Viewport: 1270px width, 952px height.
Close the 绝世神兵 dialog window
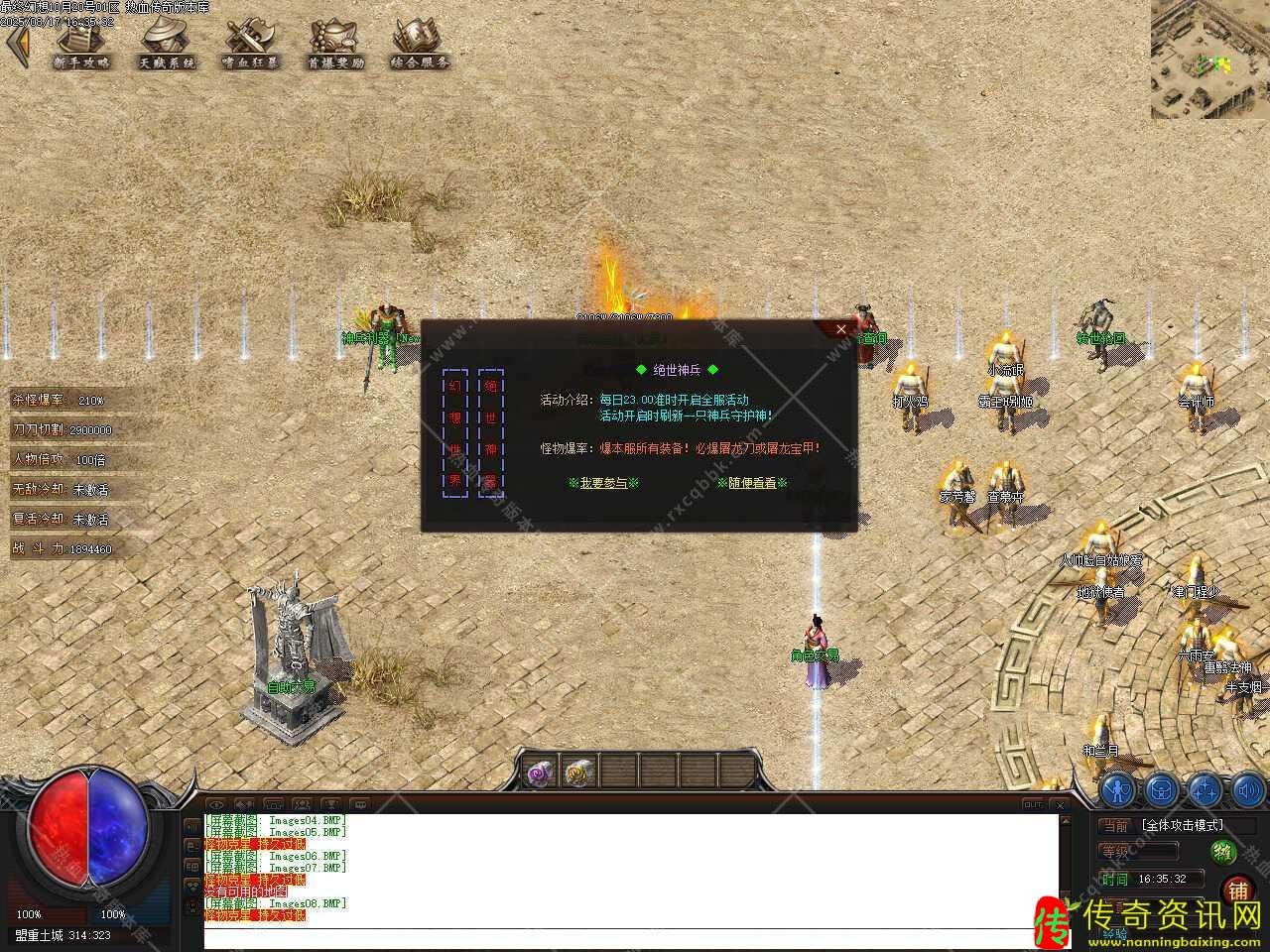coord(841,329)
